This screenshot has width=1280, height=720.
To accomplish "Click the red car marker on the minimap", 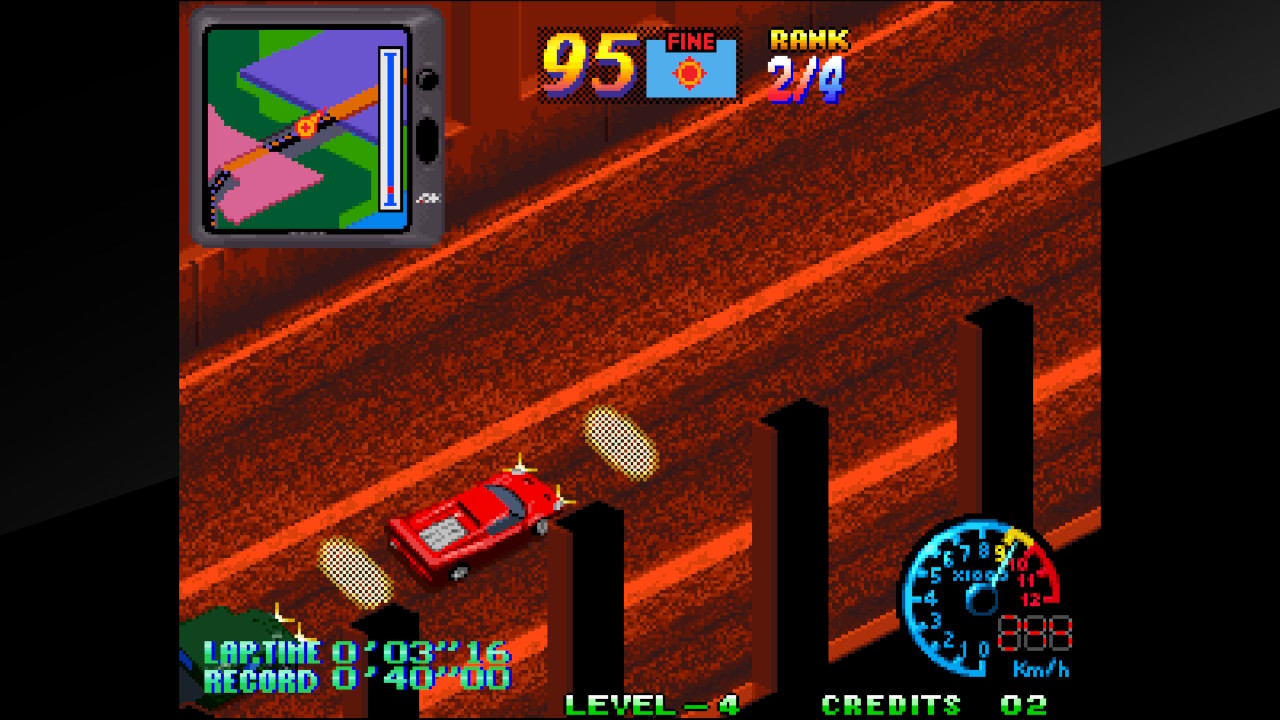I will tap(306, 126).
